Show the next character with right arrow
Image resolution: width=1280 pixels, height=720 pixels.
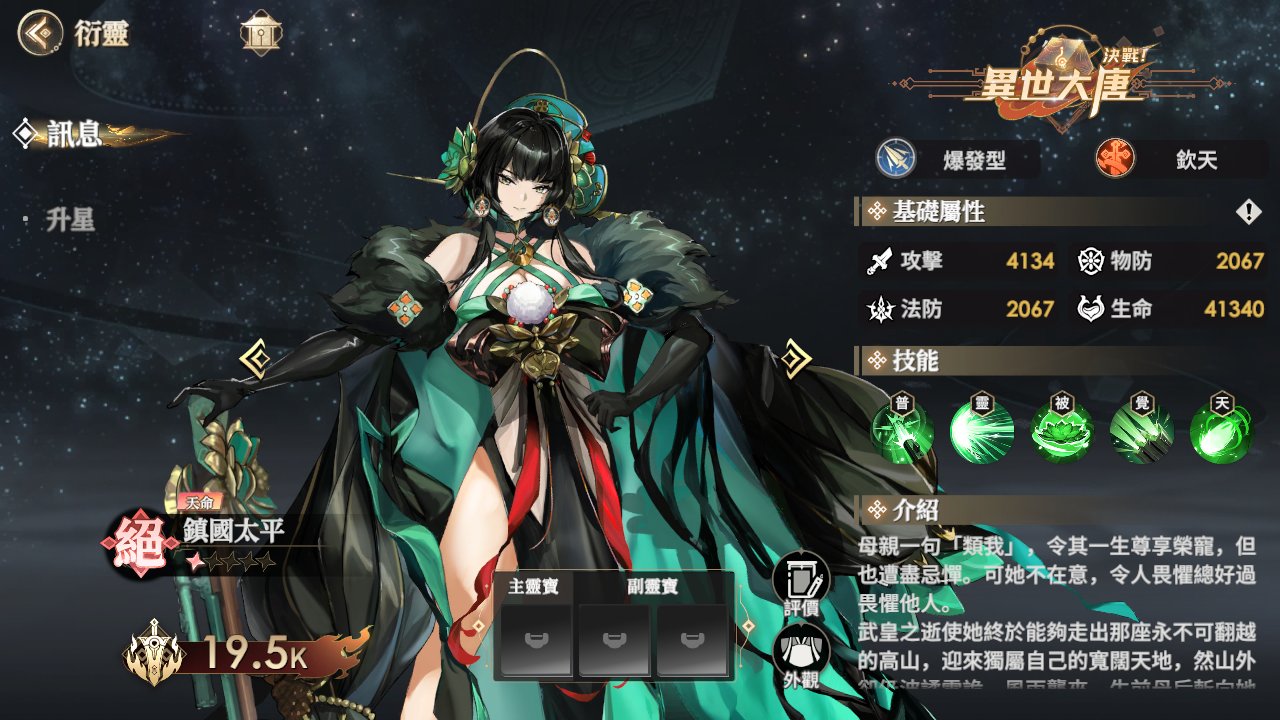click(795, 358)
